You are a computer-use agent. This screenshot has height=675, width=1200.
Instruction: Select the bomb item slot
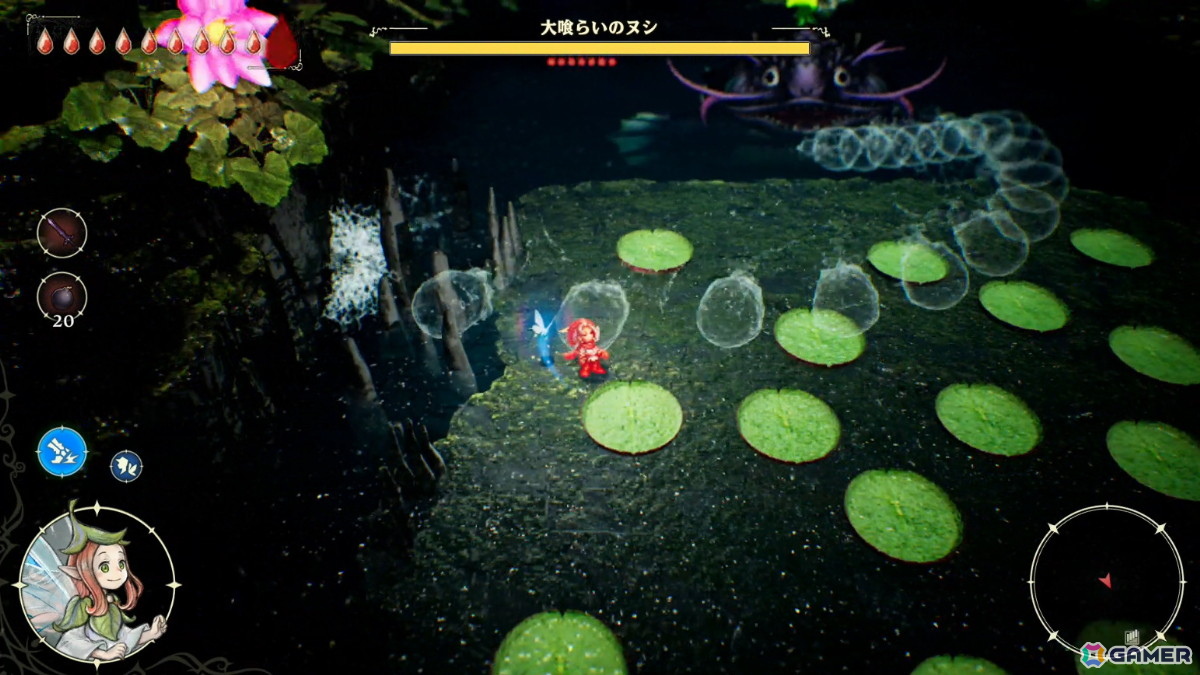pos(62,296)
